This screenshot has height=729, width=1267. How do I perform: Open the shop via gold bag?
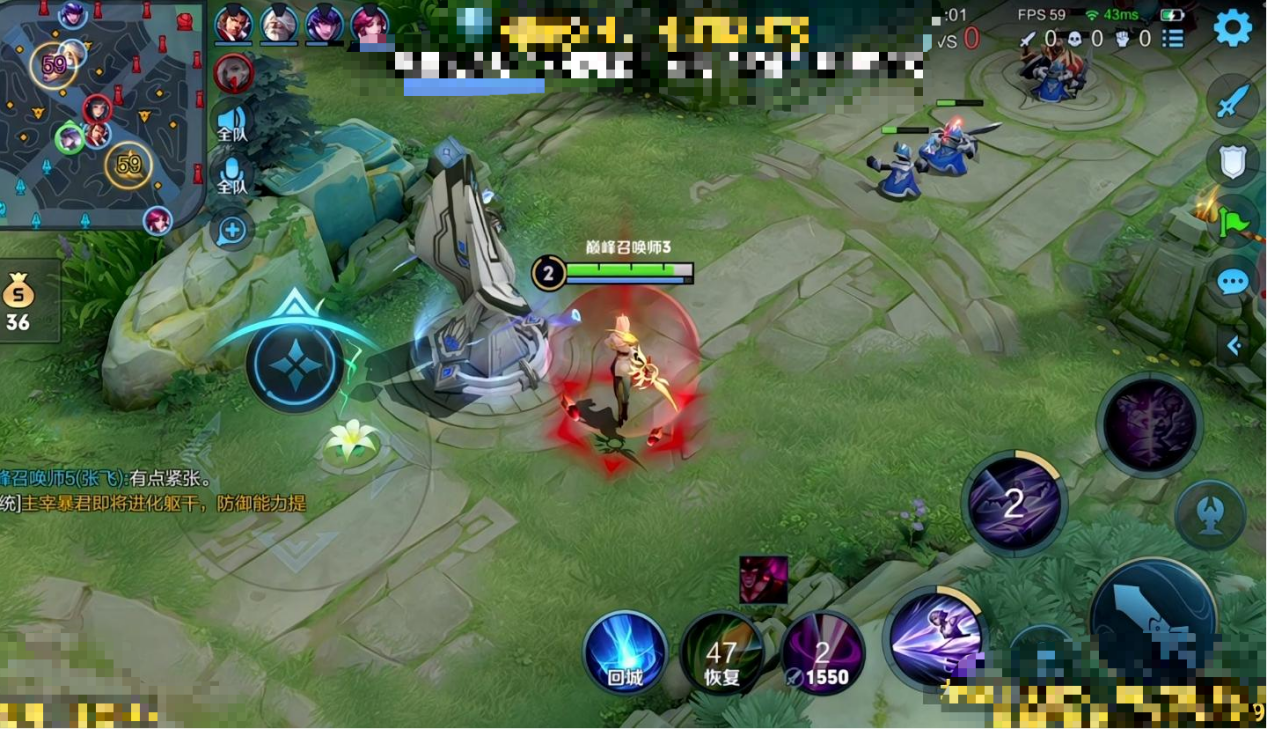pos(19,301)
